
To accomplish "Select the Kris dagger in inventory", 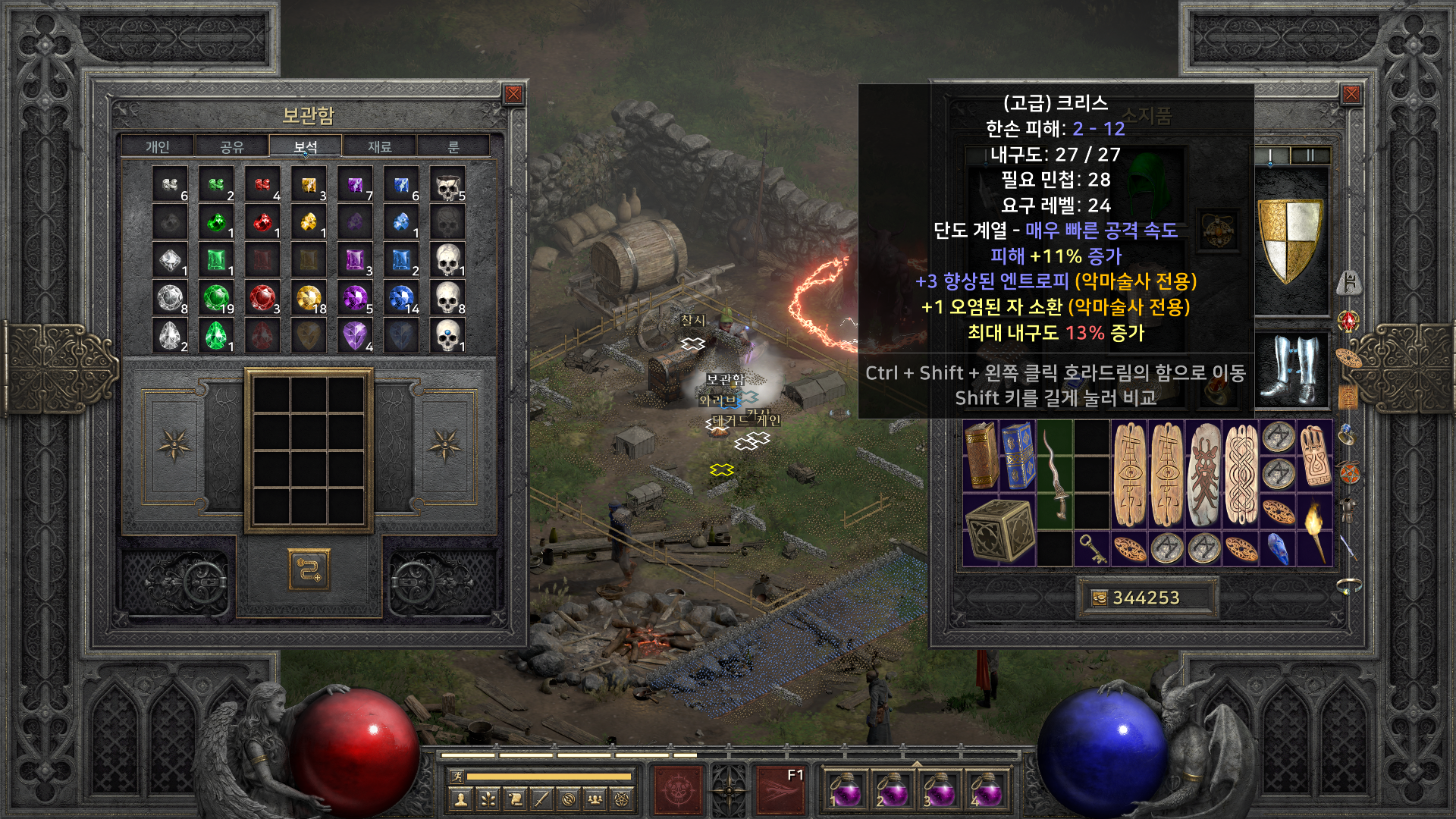I will tap(1055, 474).
